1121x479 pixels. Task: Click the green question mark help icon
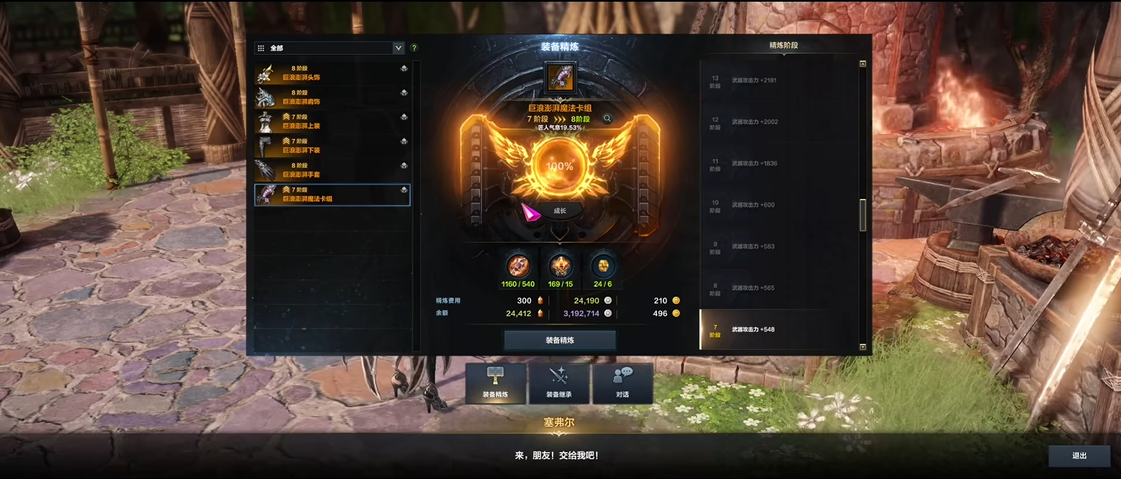tap(414, 48)
